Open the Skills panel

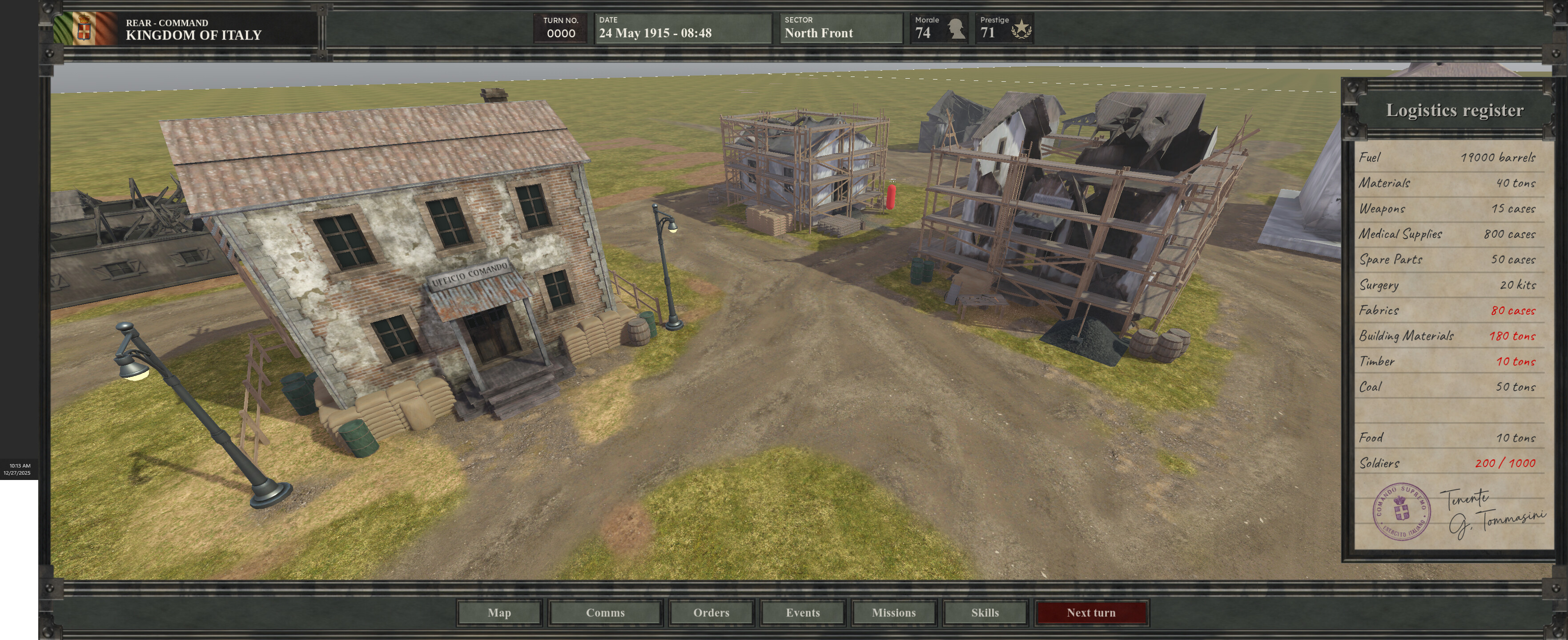pos(984,612)
